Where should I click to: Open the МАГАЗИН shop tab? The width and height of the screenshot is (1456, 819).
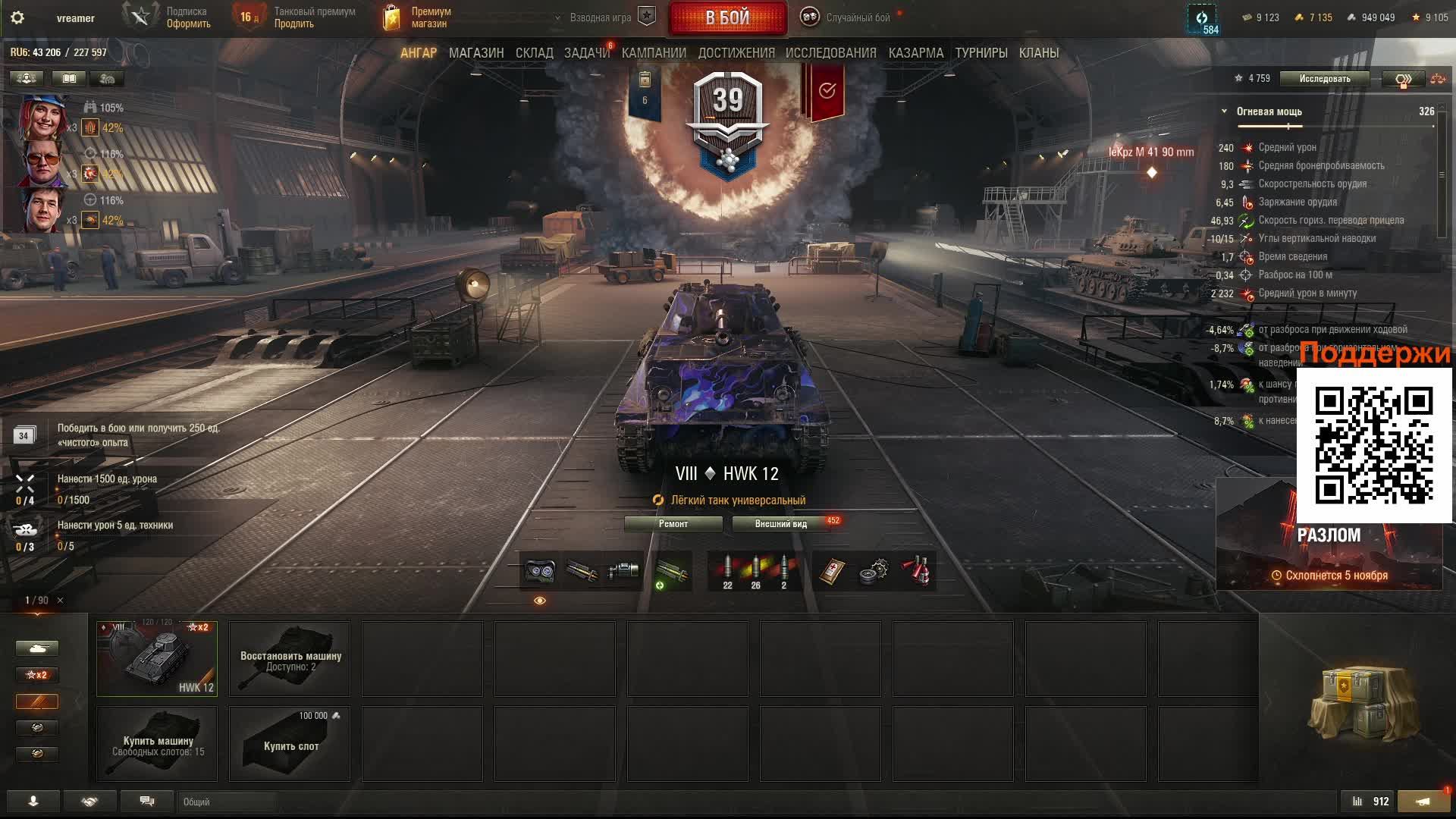475,53
